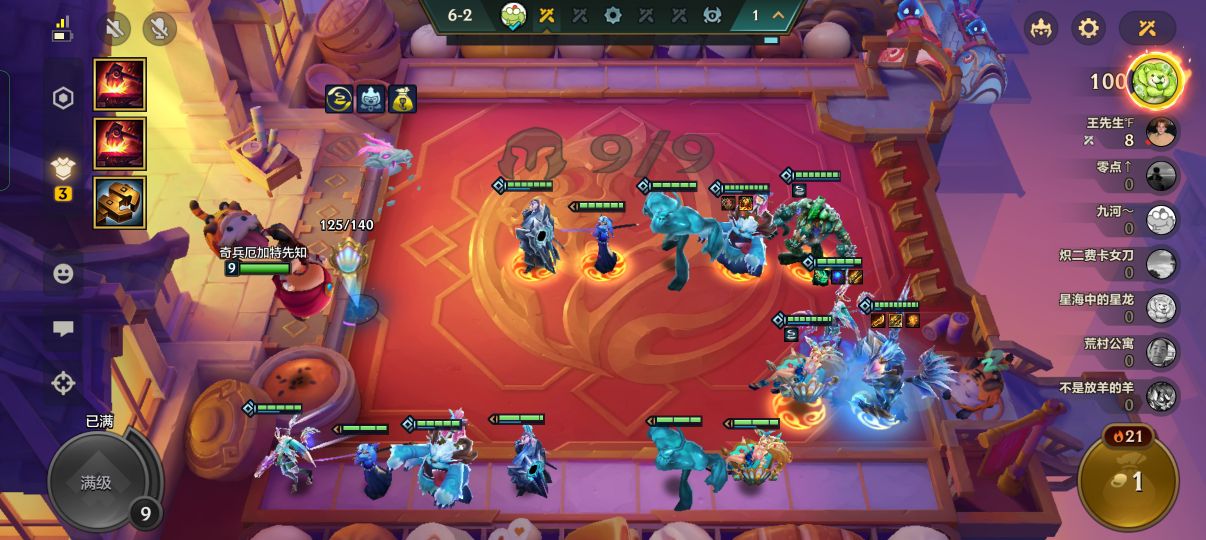Expand the stage tracker arrow

777,15
